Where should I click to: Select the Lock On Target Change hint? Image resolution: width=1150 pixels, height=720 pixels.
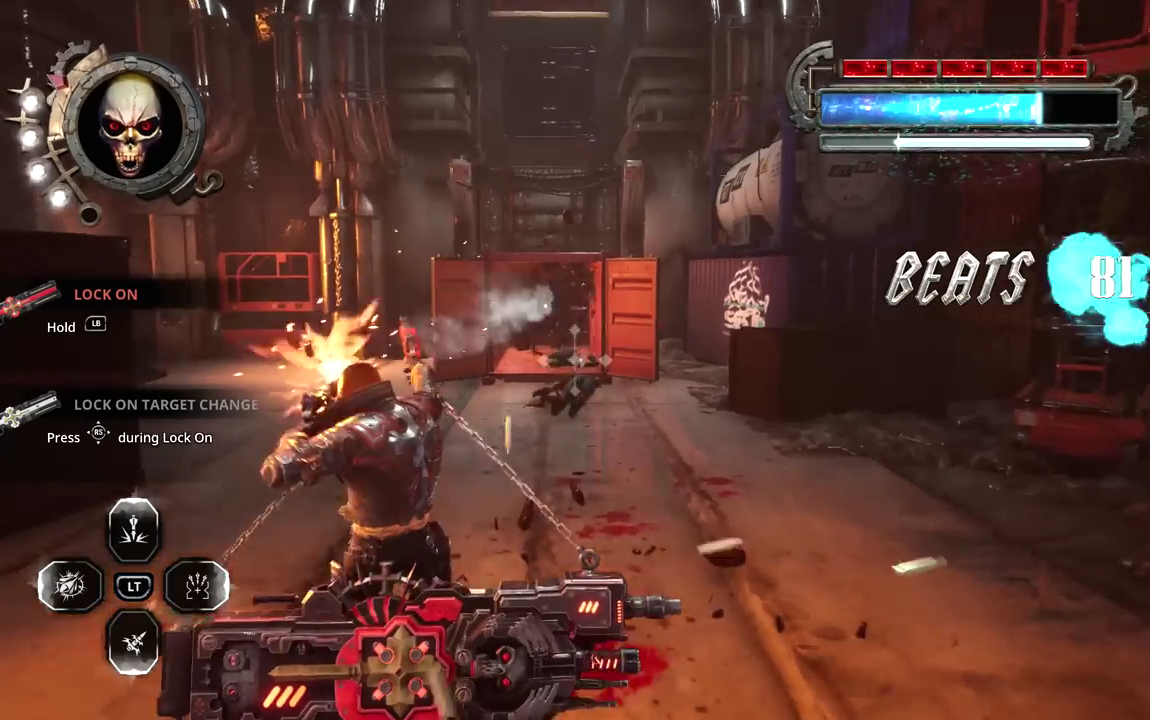[166, 404]
